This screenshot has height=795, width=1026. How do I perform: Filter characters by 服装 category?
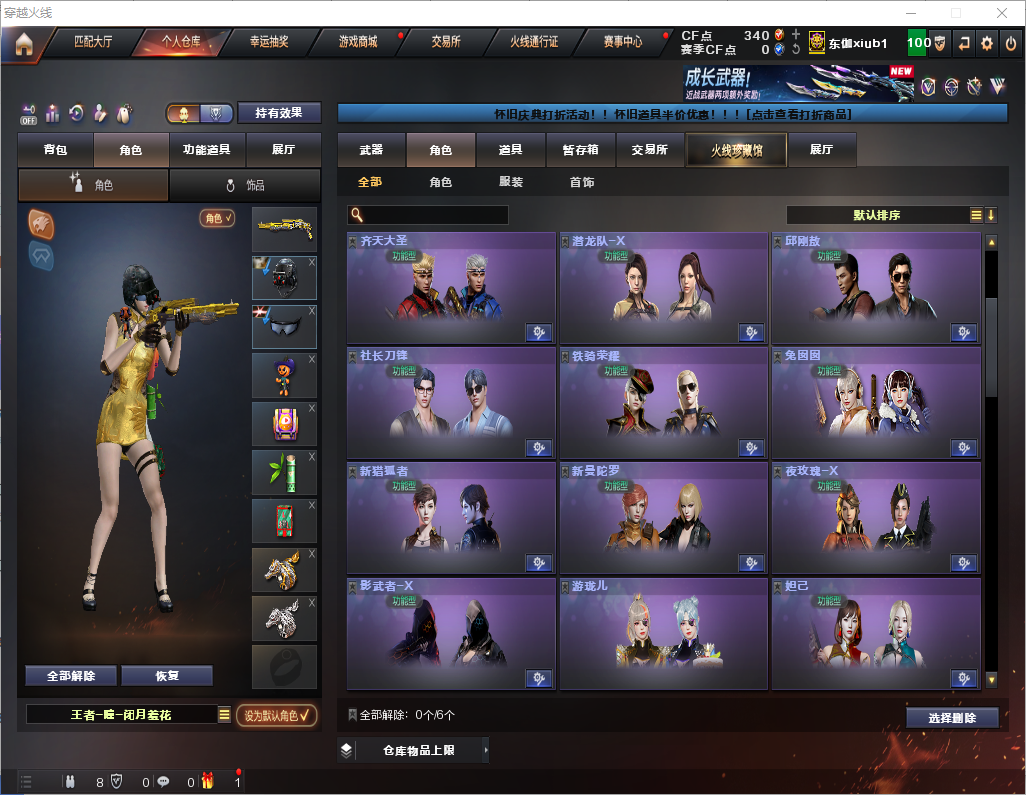tap(511, 182)
